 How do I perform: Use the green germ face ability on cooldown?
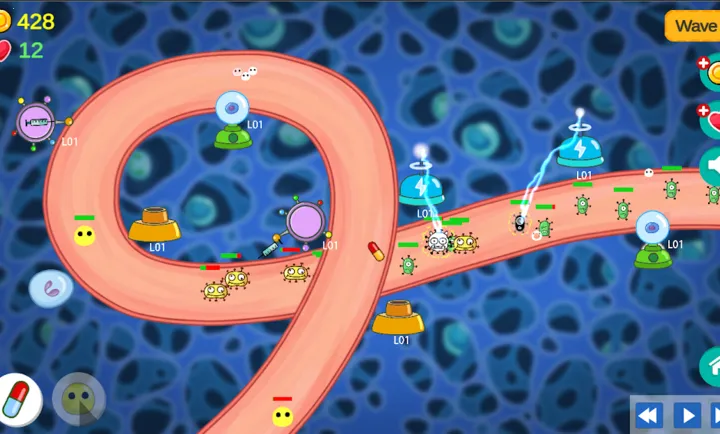coord(78,398)
